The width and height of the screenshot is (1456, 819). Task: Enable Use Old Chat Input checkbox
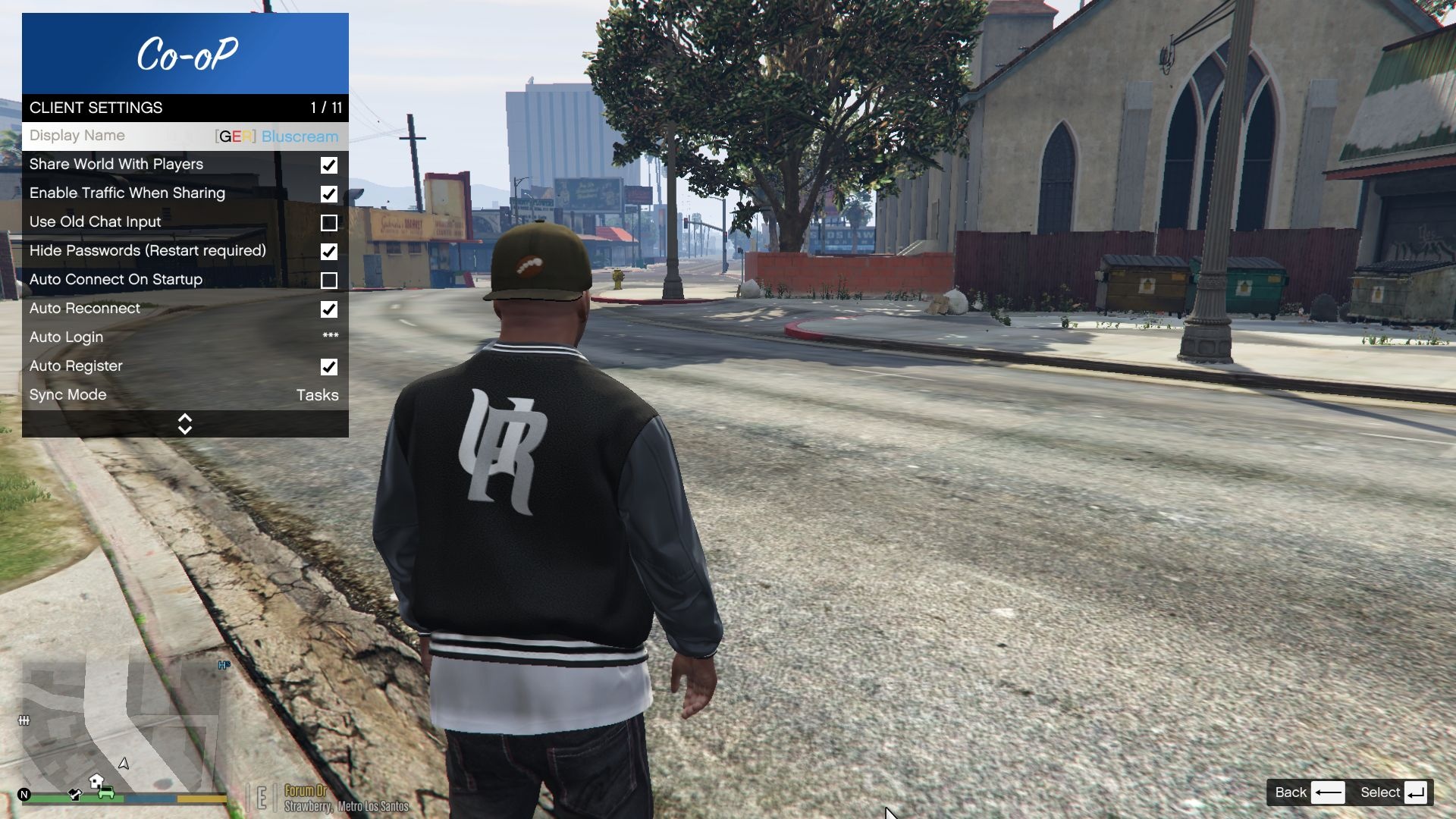tap(328, 223)
